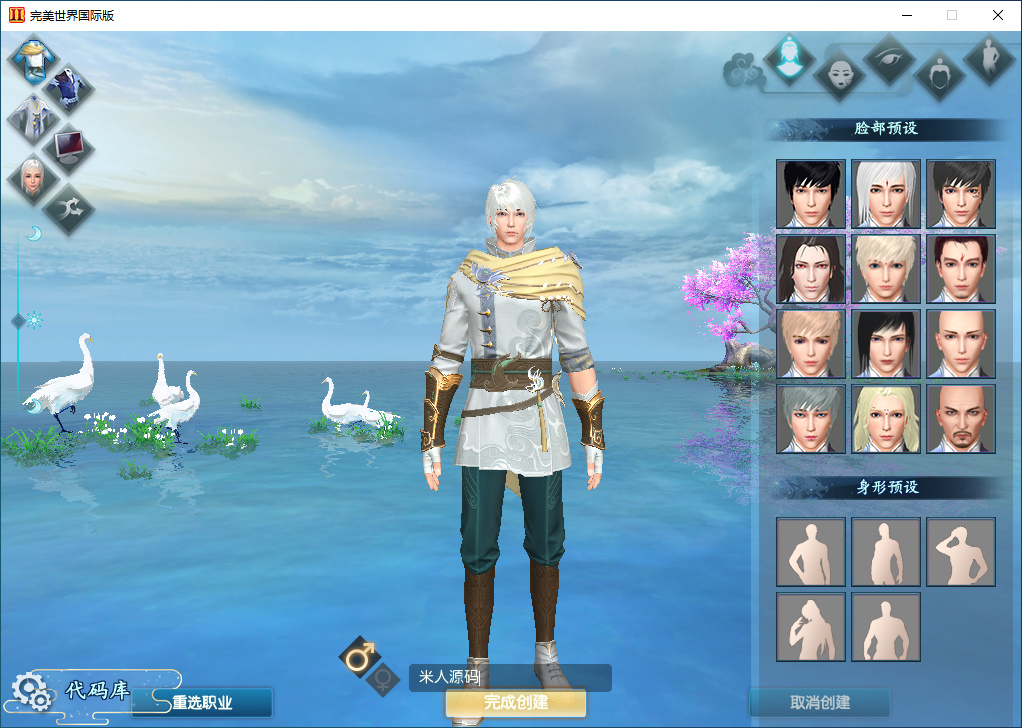Choose the bald face preset with goatee
Screen dimensions: 1022x728
pyautogui.click(x=960, y=419)
